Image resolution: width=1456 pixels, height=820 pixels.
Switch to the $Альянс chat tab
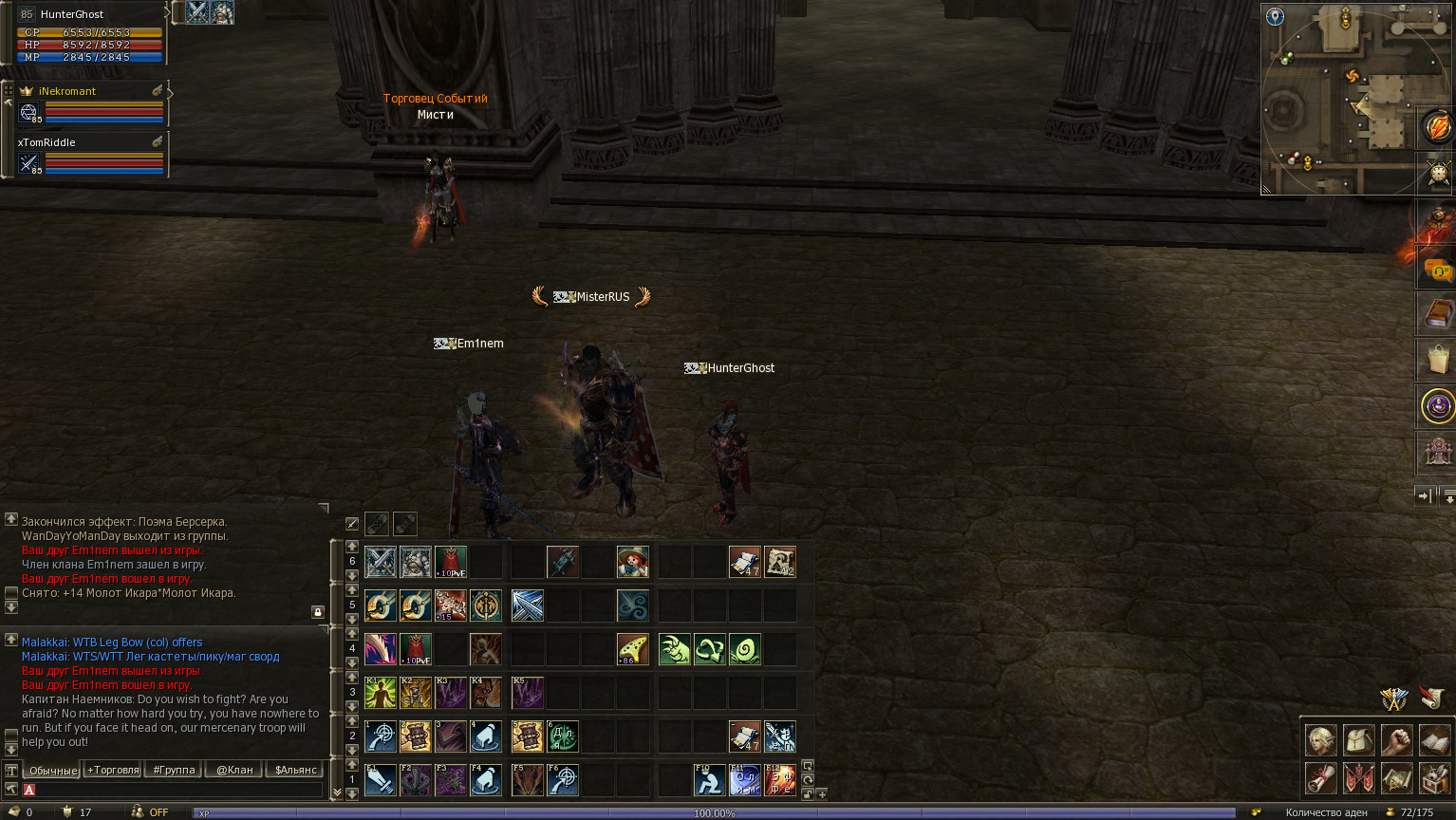[x=295, y=770]
